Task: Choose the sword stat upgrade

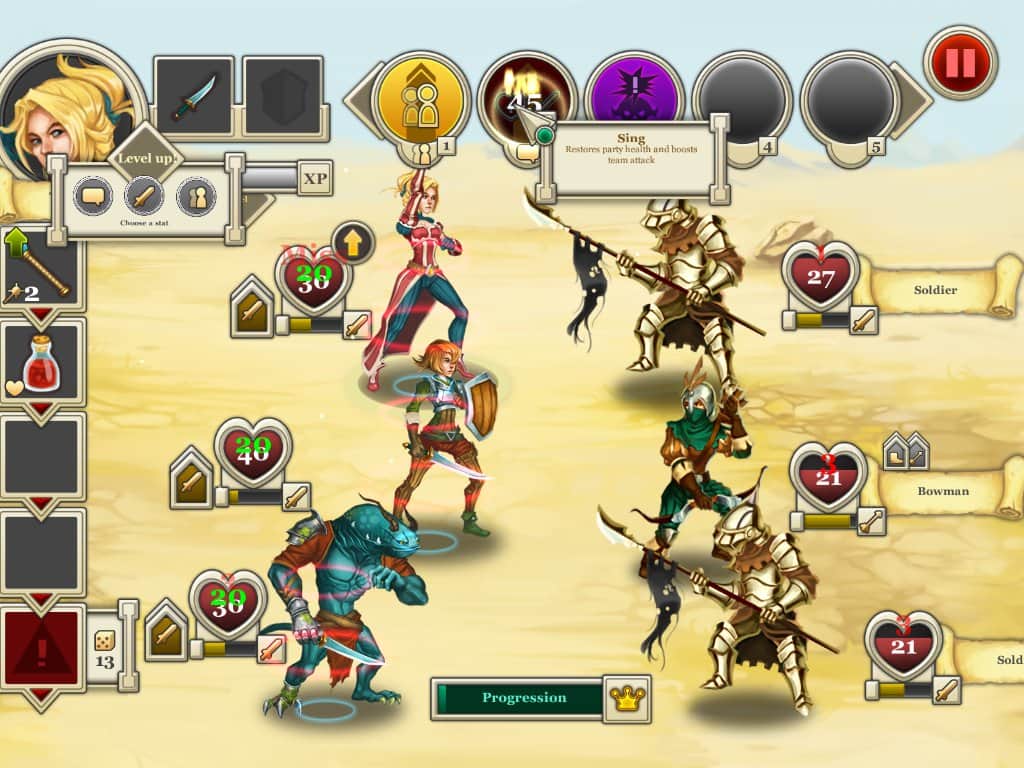Action: point(144,195)
